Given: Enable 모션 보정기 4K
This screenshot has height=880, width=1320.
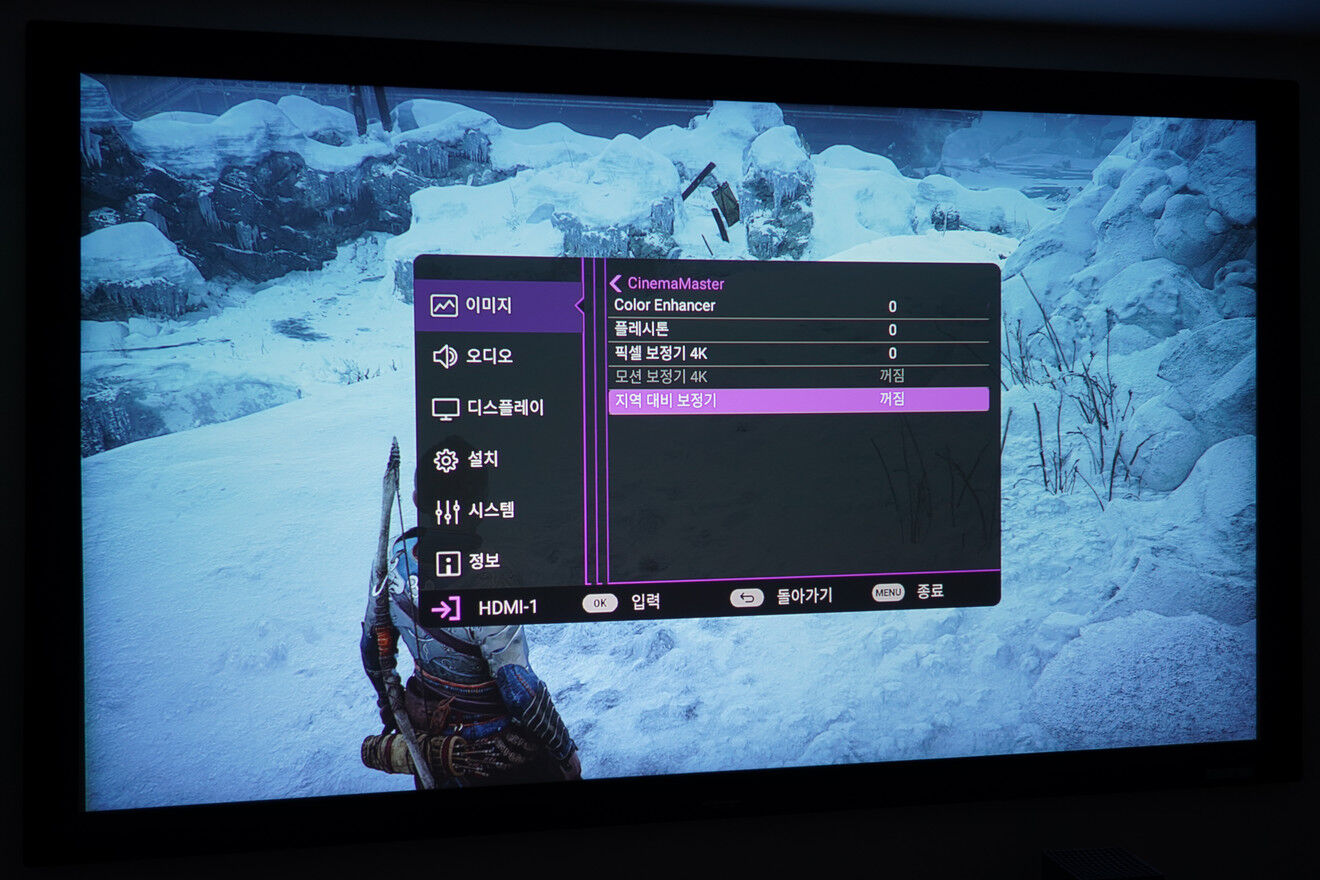Looking at the screenshot, I should [x=793, y=377].
